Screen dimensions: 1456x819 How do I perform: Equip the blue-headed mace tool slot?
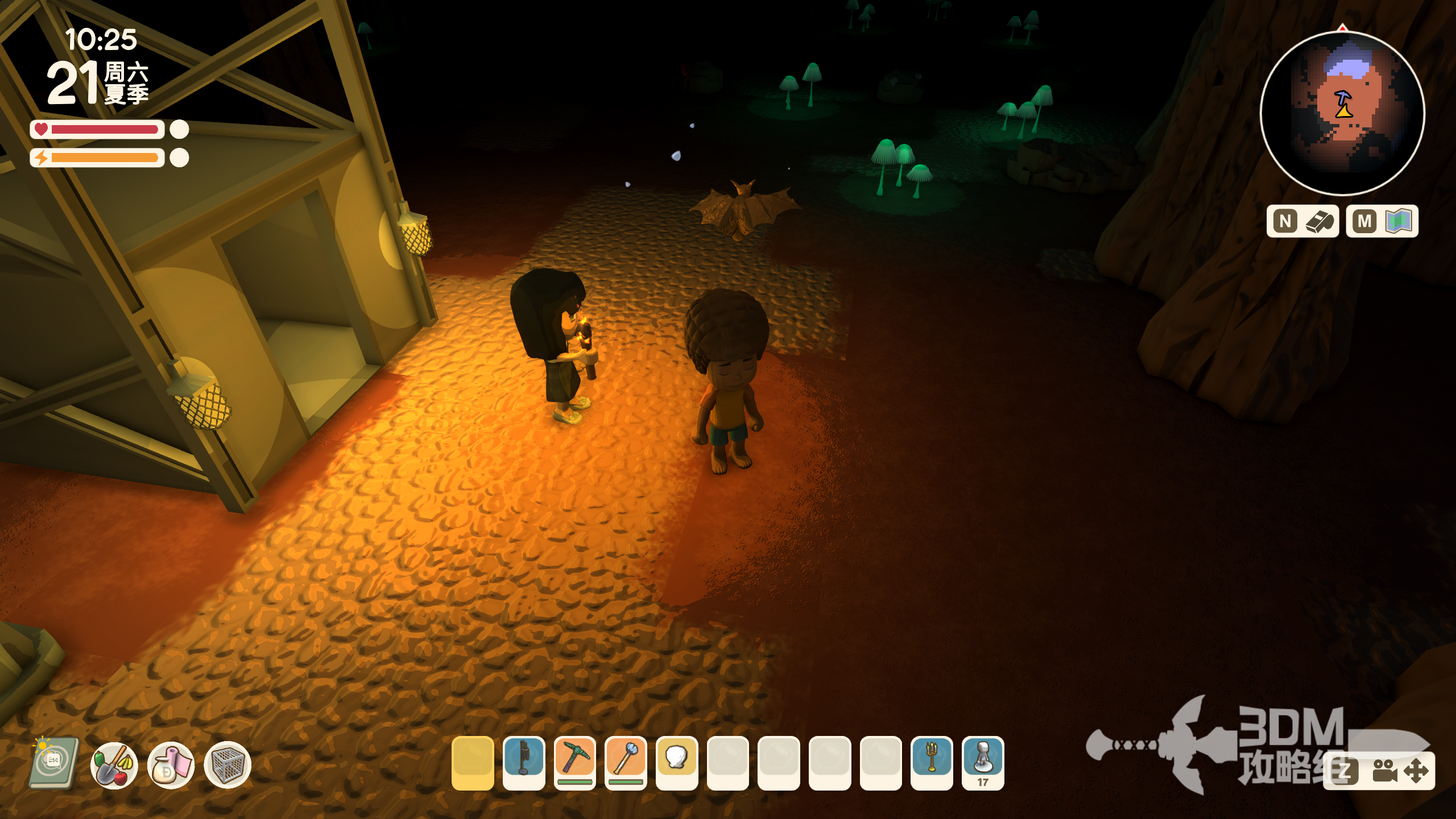click(626, 762)
